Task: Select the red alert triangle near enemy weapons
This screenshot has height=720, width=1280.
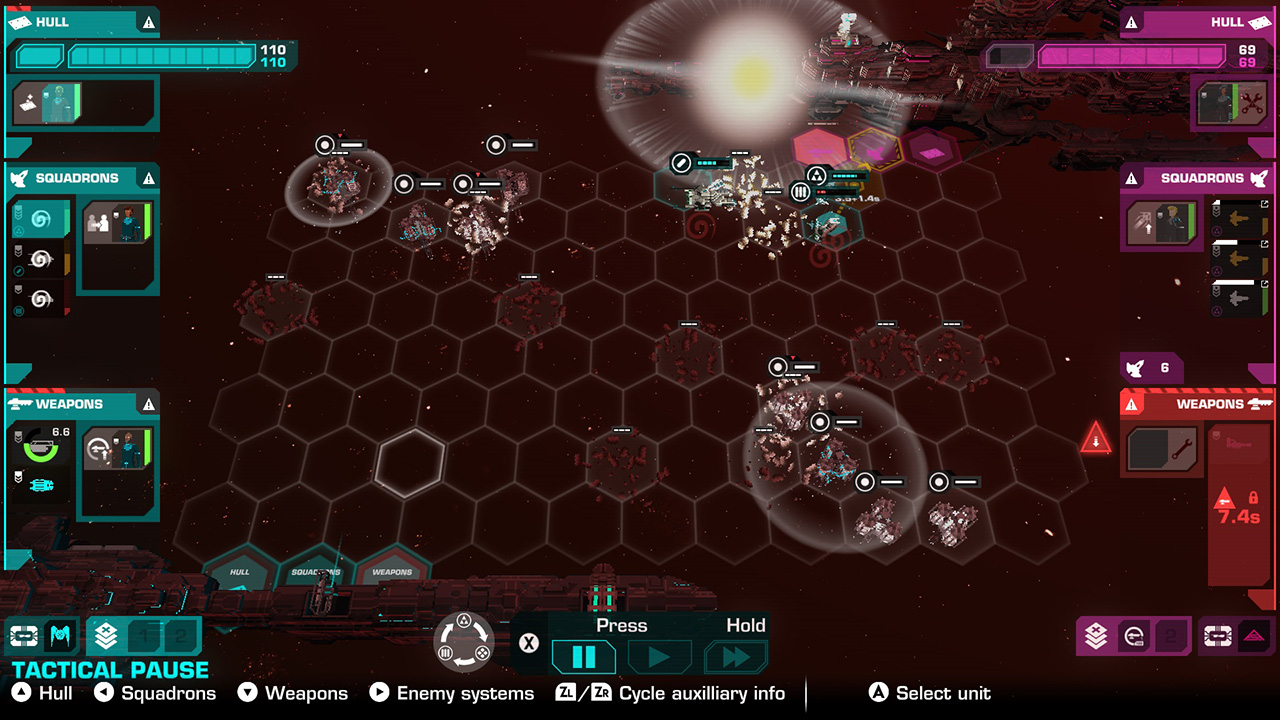Action: [x=1096, y=440]
